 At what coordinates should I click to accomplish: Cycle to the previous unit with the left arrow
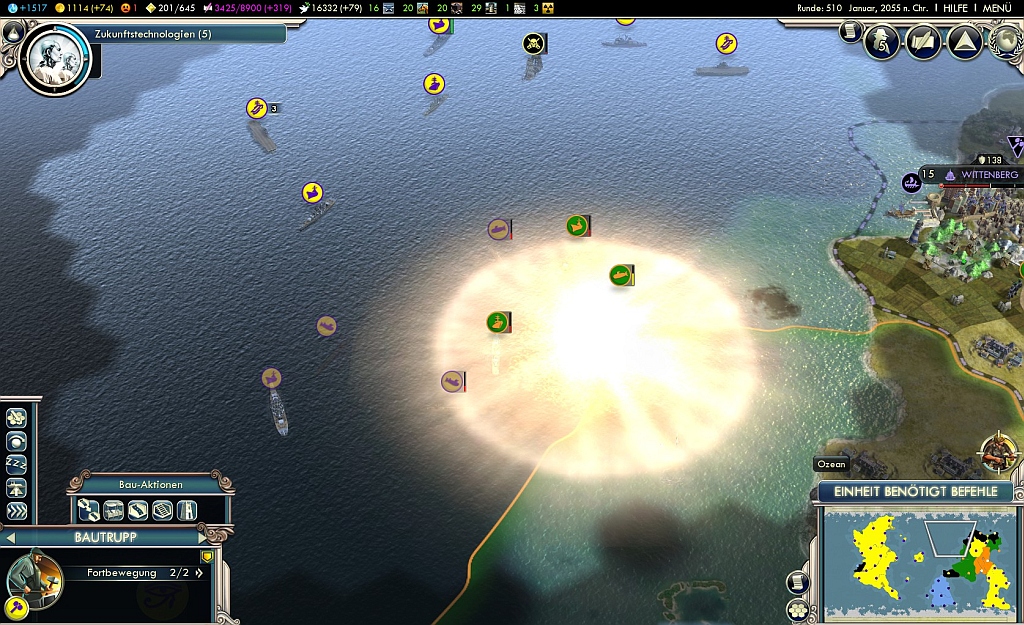click(x=11, y=538)
